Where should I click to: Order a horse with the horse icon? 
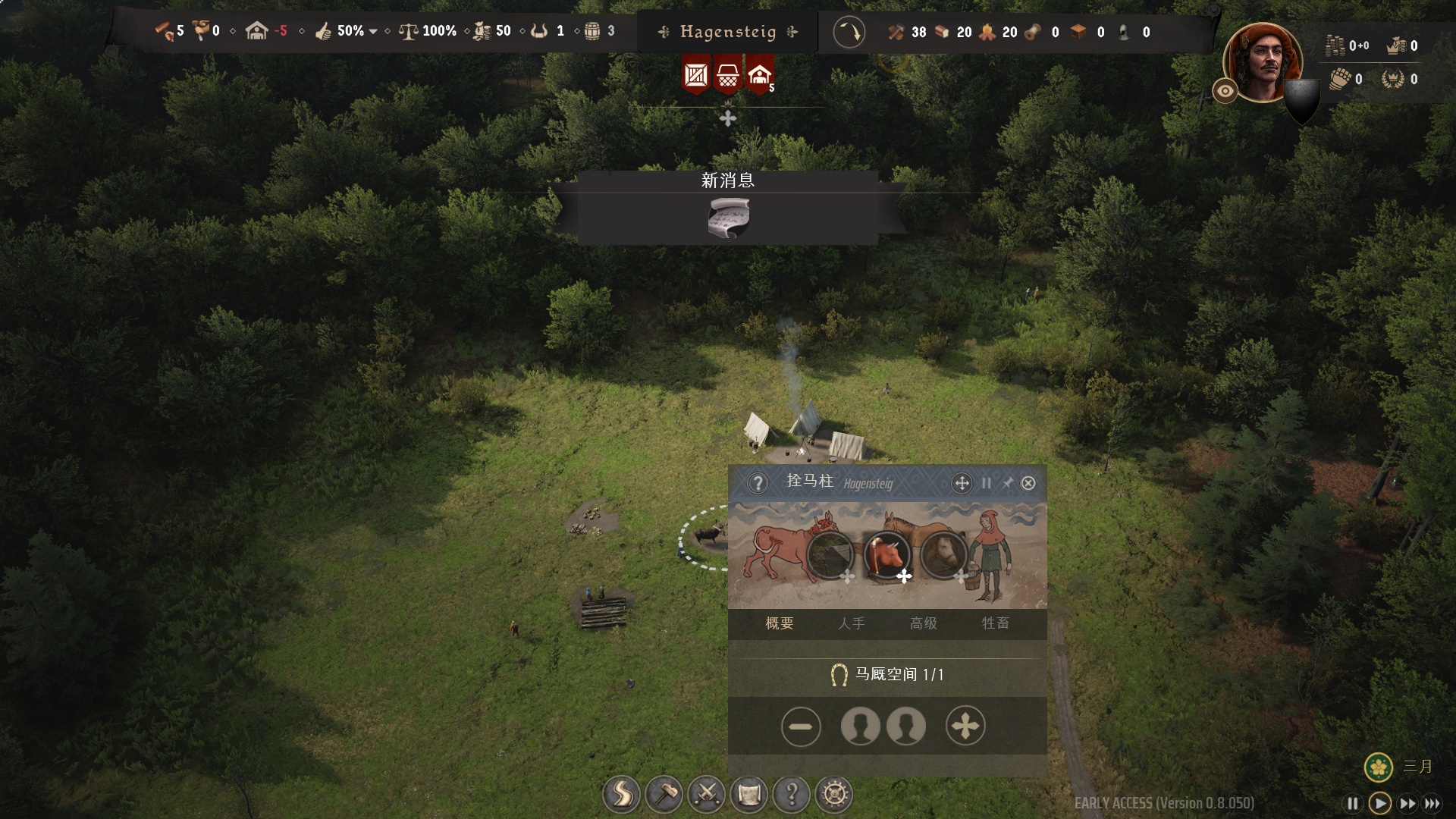943,555
